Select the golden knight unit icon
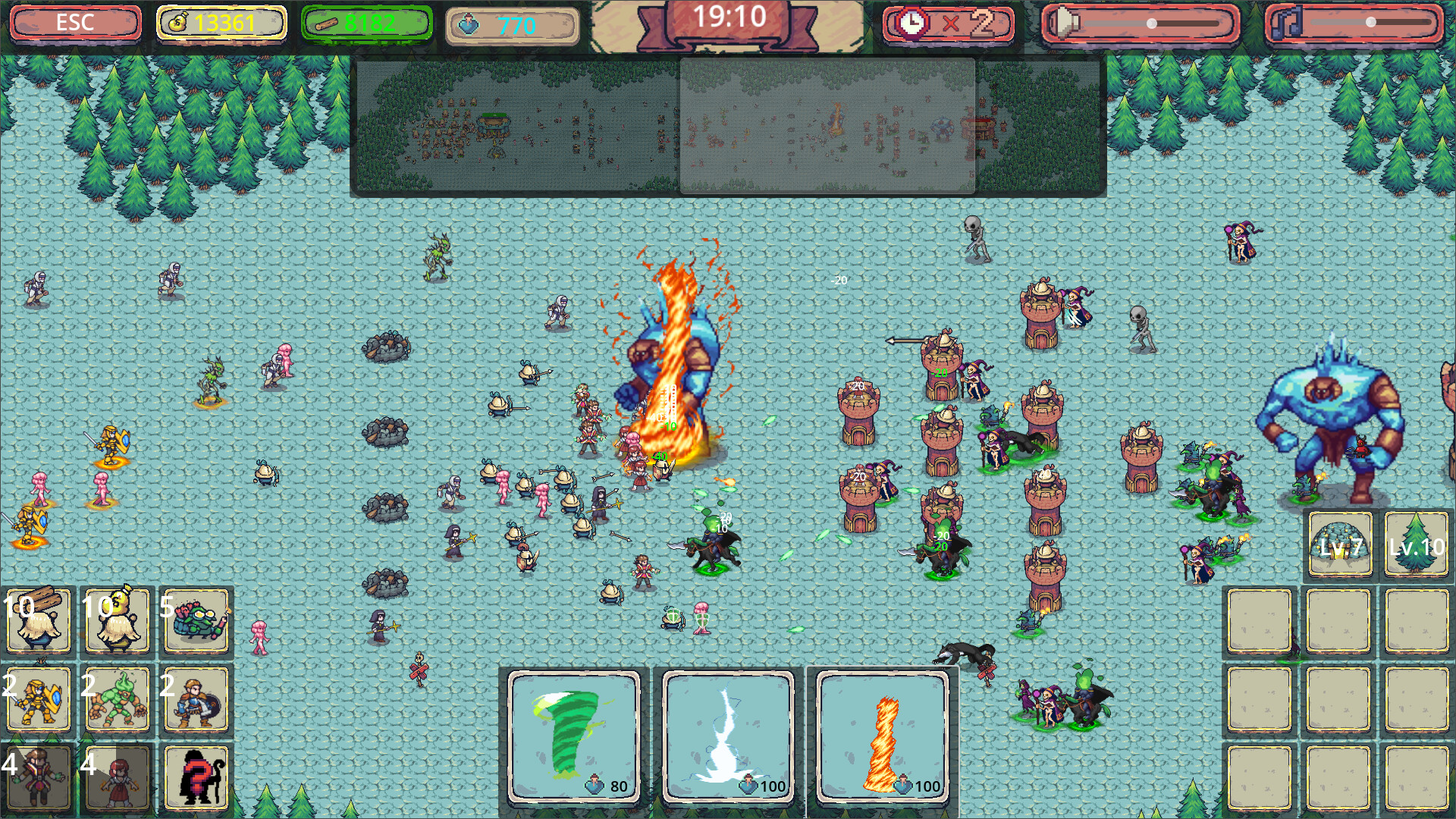This screenshot has width=1456, height=819. (39, 699)
